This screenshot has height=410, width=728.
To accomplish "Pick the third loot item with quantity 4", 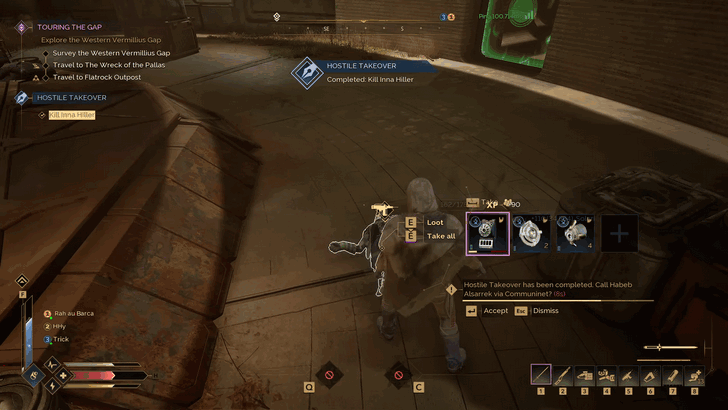I will [575, 234].
